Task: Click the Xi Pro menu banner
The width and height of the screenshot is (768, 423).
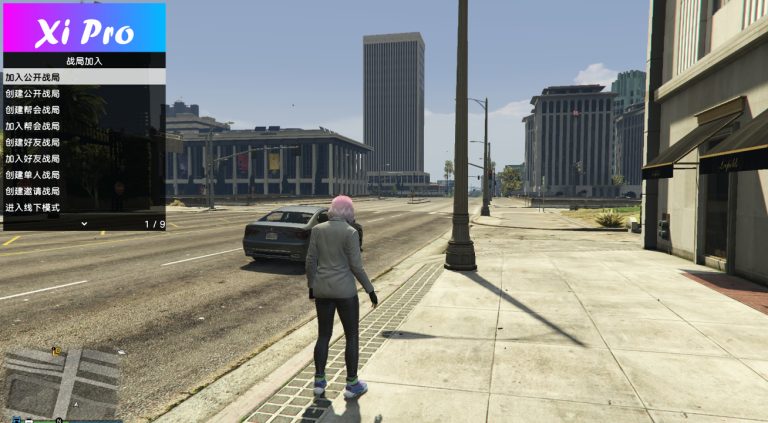Action: 84,28
